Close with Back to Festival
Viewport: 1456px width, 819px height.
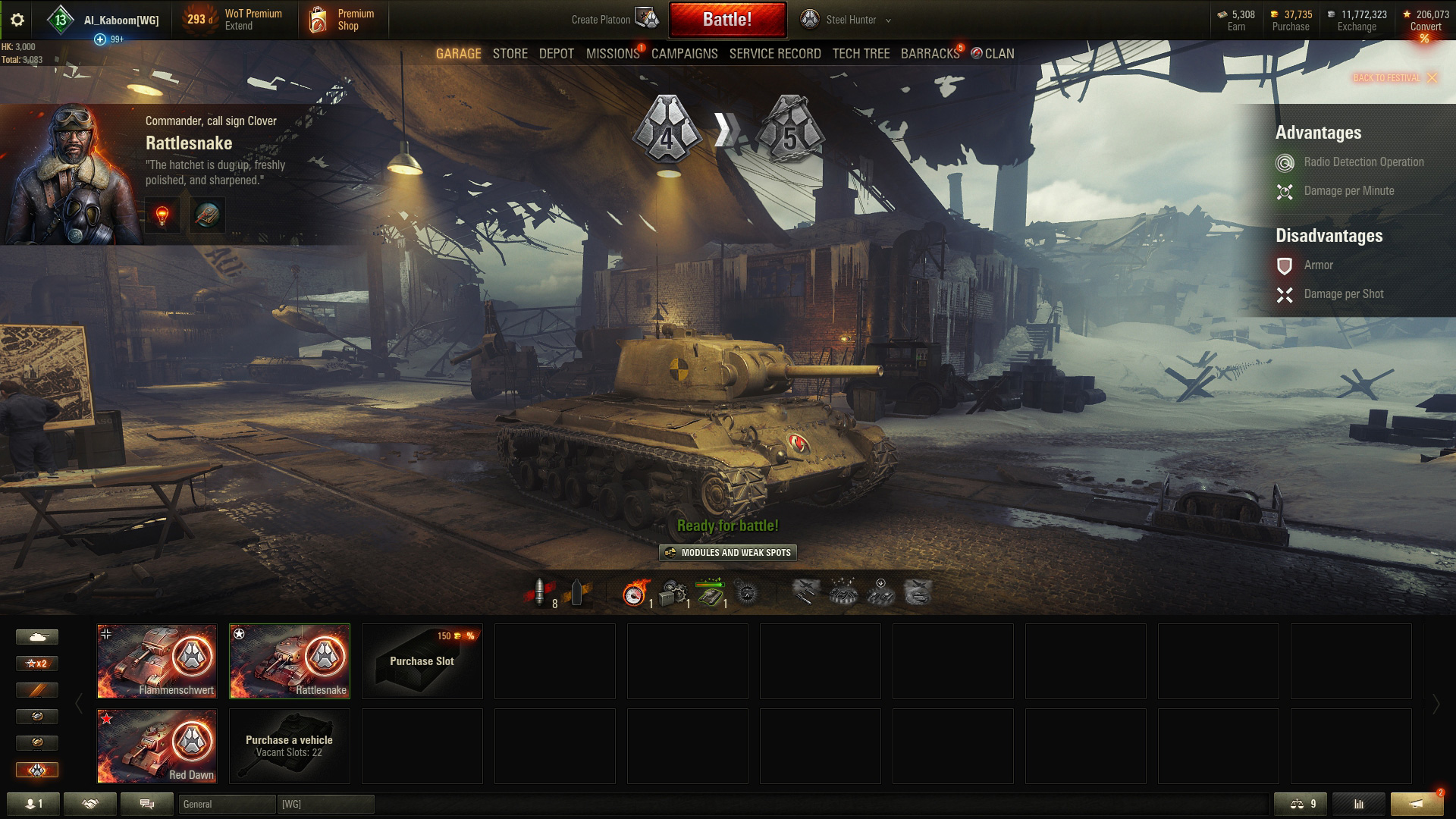pyautogui.click(x=1395, y=78)
